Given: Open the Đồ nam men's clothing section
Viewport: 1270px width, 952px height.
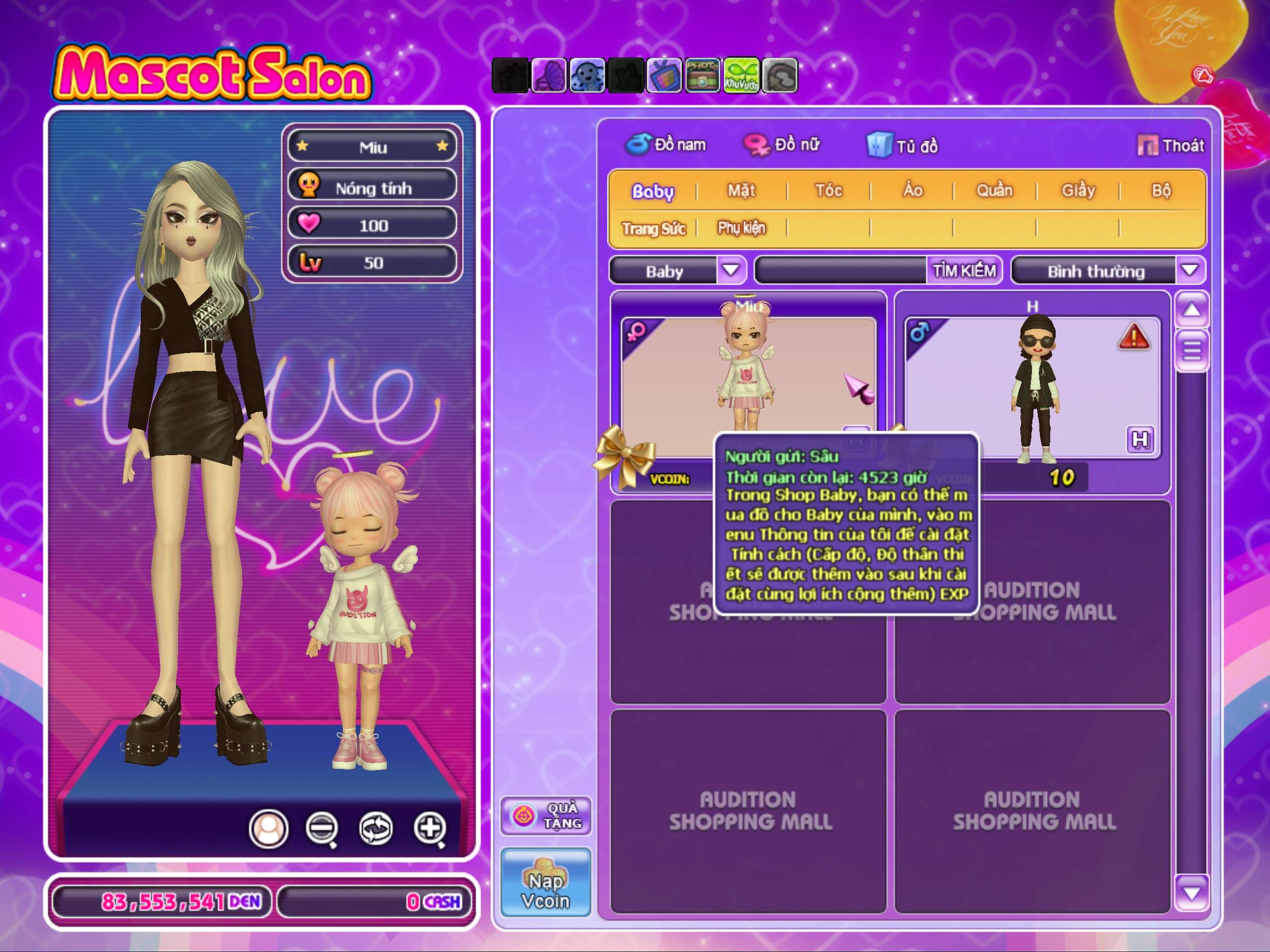Looking at the screenshot, I should pyautogui.click(x=666, y=145).
